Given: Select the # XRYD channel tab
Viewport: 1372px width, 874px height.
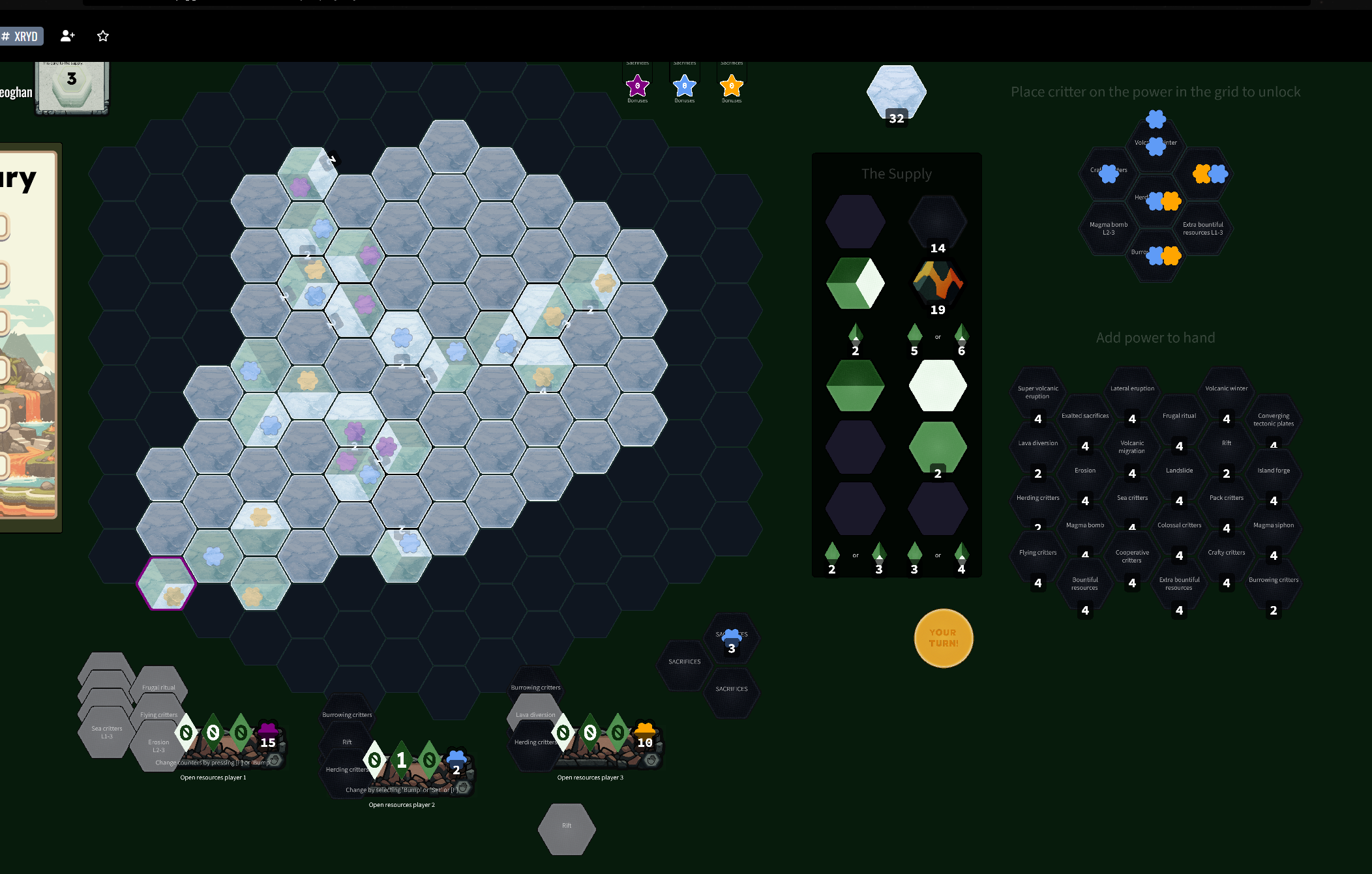Looking at the screenshot, I should (x=22, y=36).
